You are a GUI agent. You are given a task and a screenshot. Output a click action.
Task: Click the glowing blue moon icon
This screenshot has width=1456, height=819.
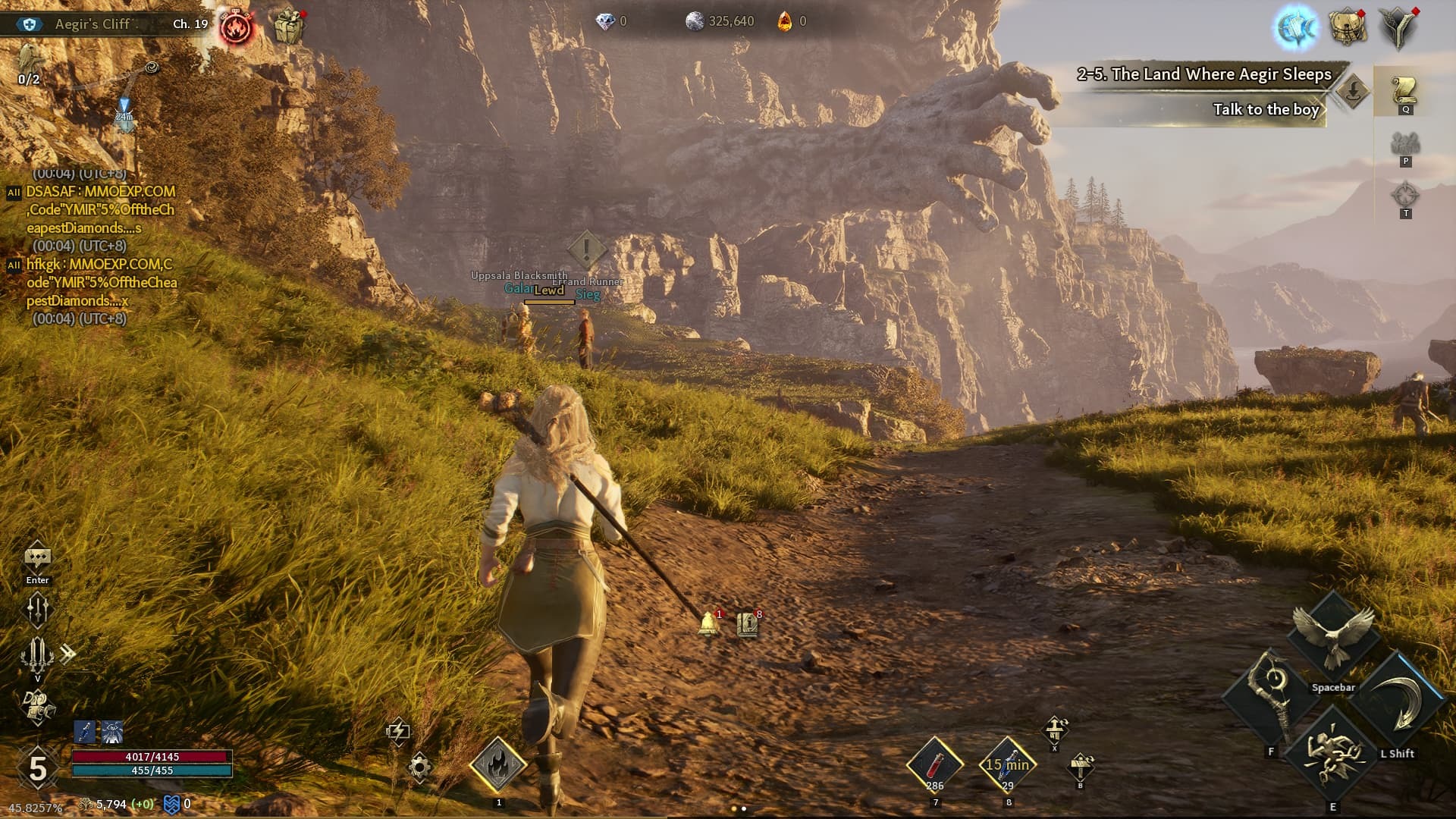(1295, 28)
